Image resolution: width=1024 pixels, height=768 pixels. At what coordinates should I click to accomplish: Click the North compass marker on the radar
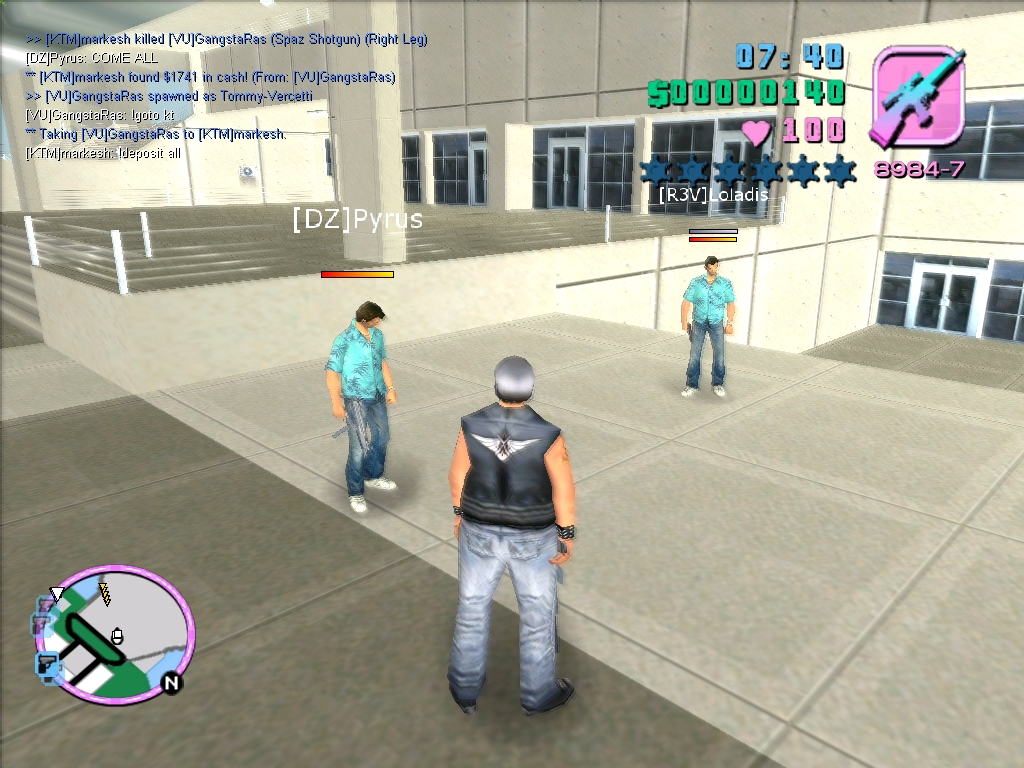pos(171,683)
